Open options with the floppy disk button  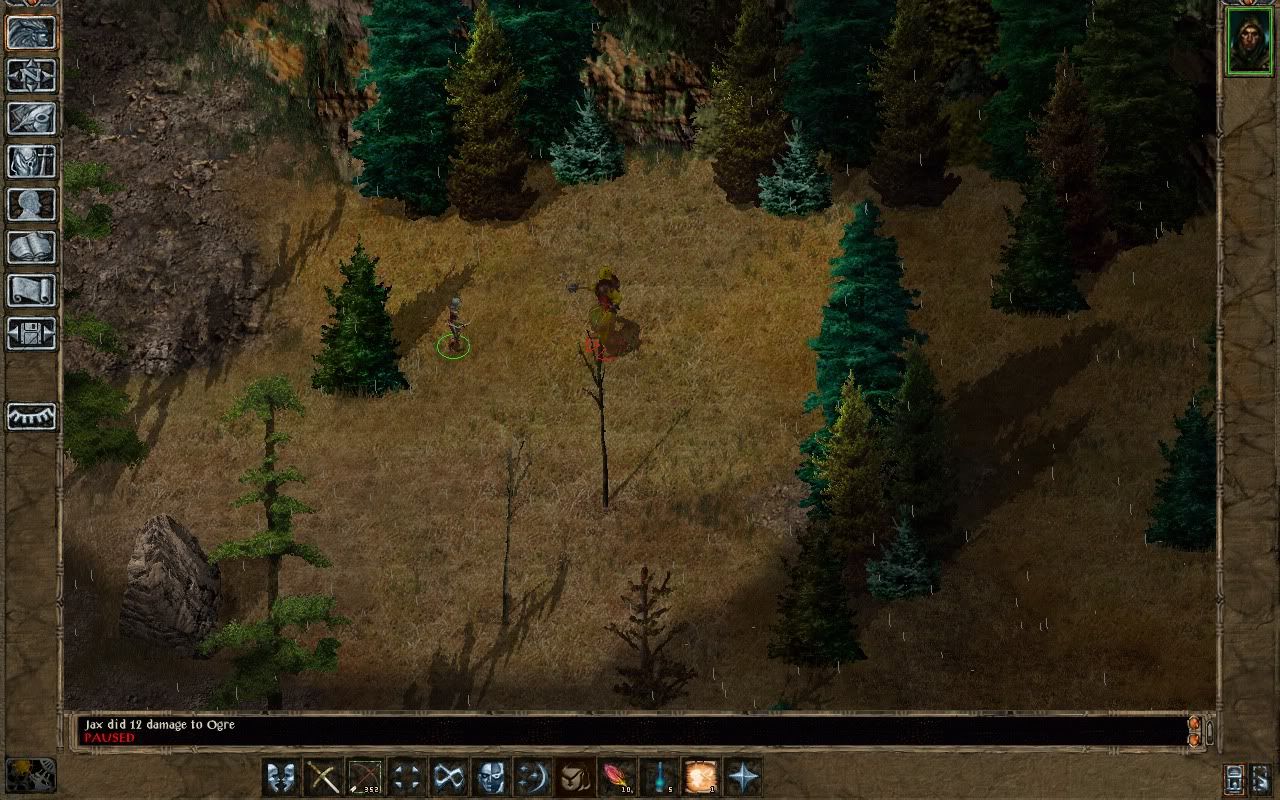pos(32,334)
